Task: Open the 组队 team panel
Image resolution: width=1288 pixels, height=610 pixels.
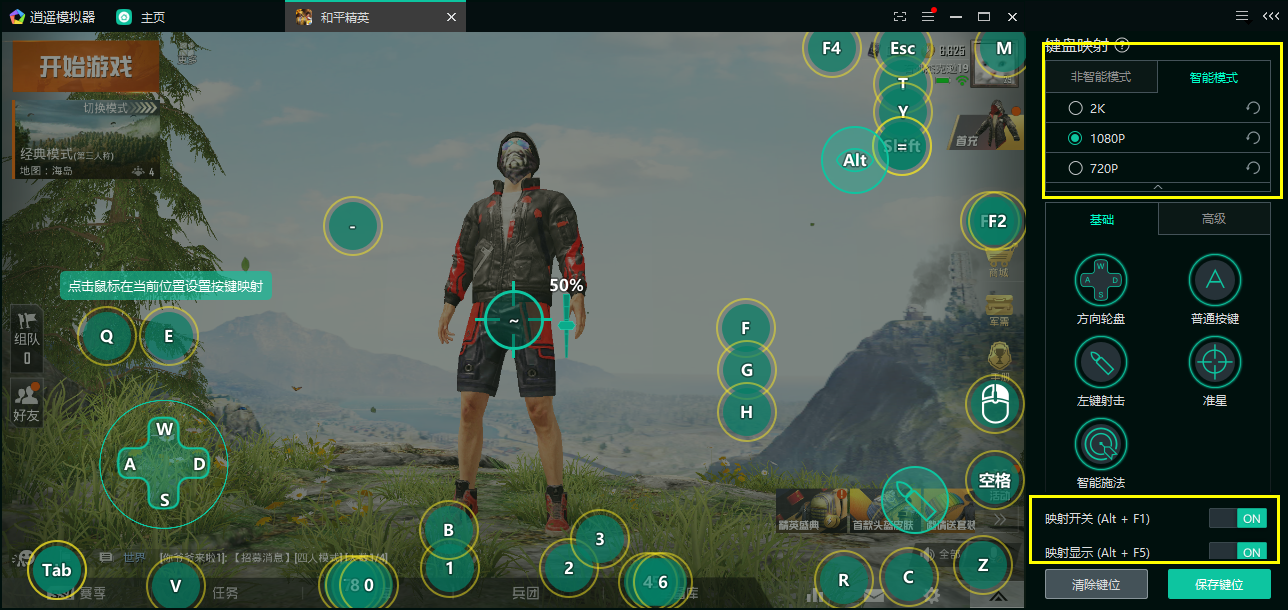Action: coord(27,338)
